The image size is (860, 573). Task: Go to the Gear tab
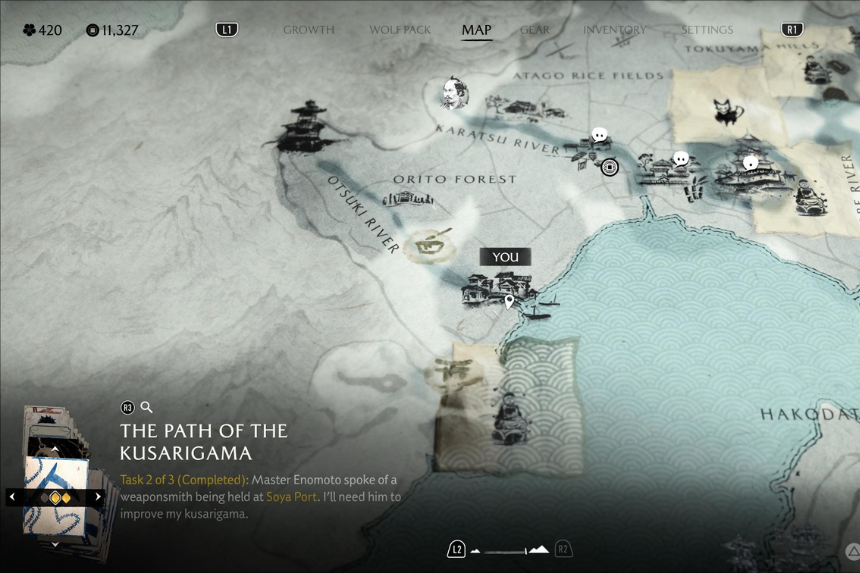click(x=535, y=30)
